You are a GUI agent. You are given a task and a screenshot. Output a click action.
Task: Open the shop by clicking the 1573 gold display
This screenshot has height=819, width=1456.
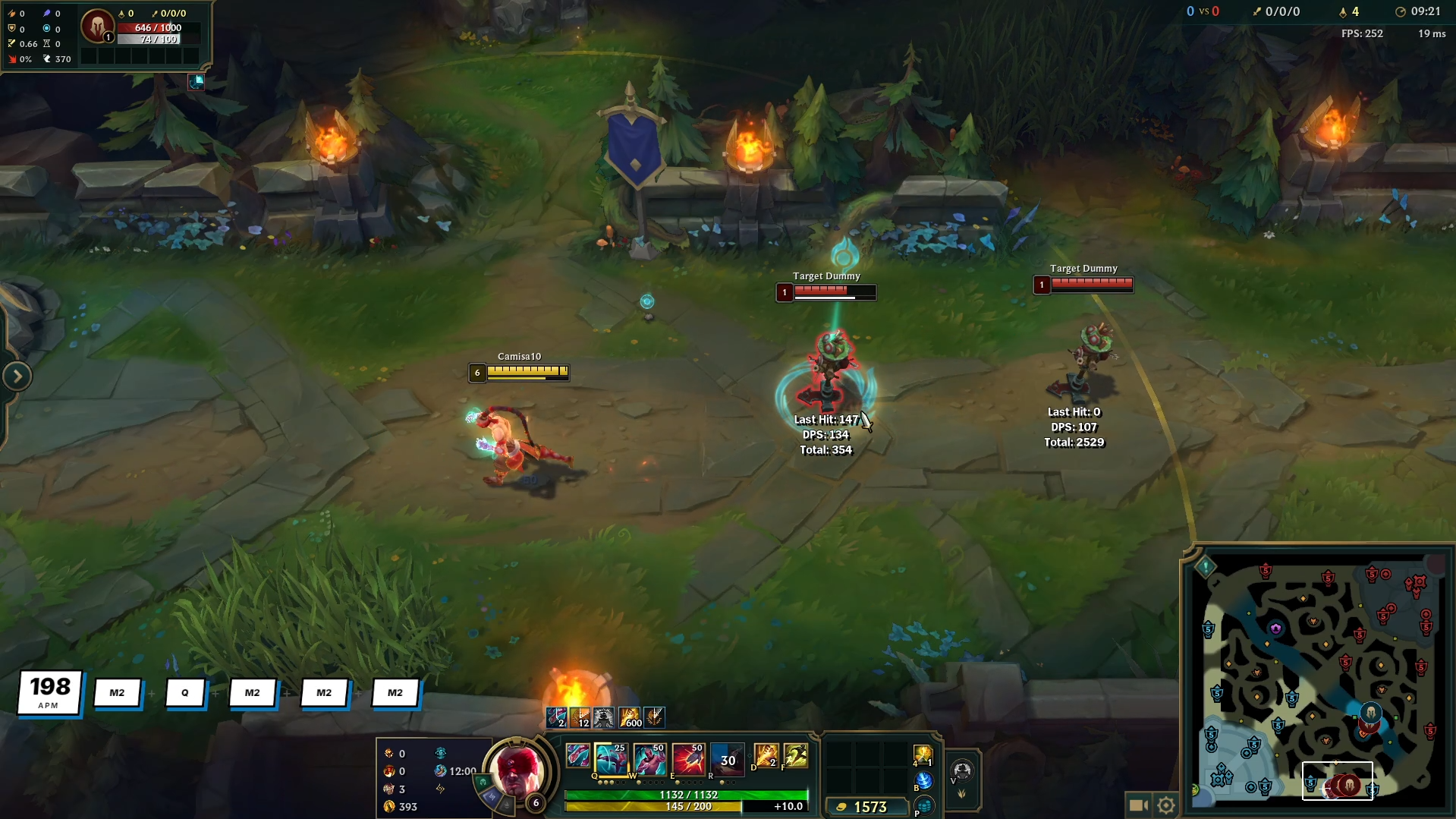click(x=869, y=808)
